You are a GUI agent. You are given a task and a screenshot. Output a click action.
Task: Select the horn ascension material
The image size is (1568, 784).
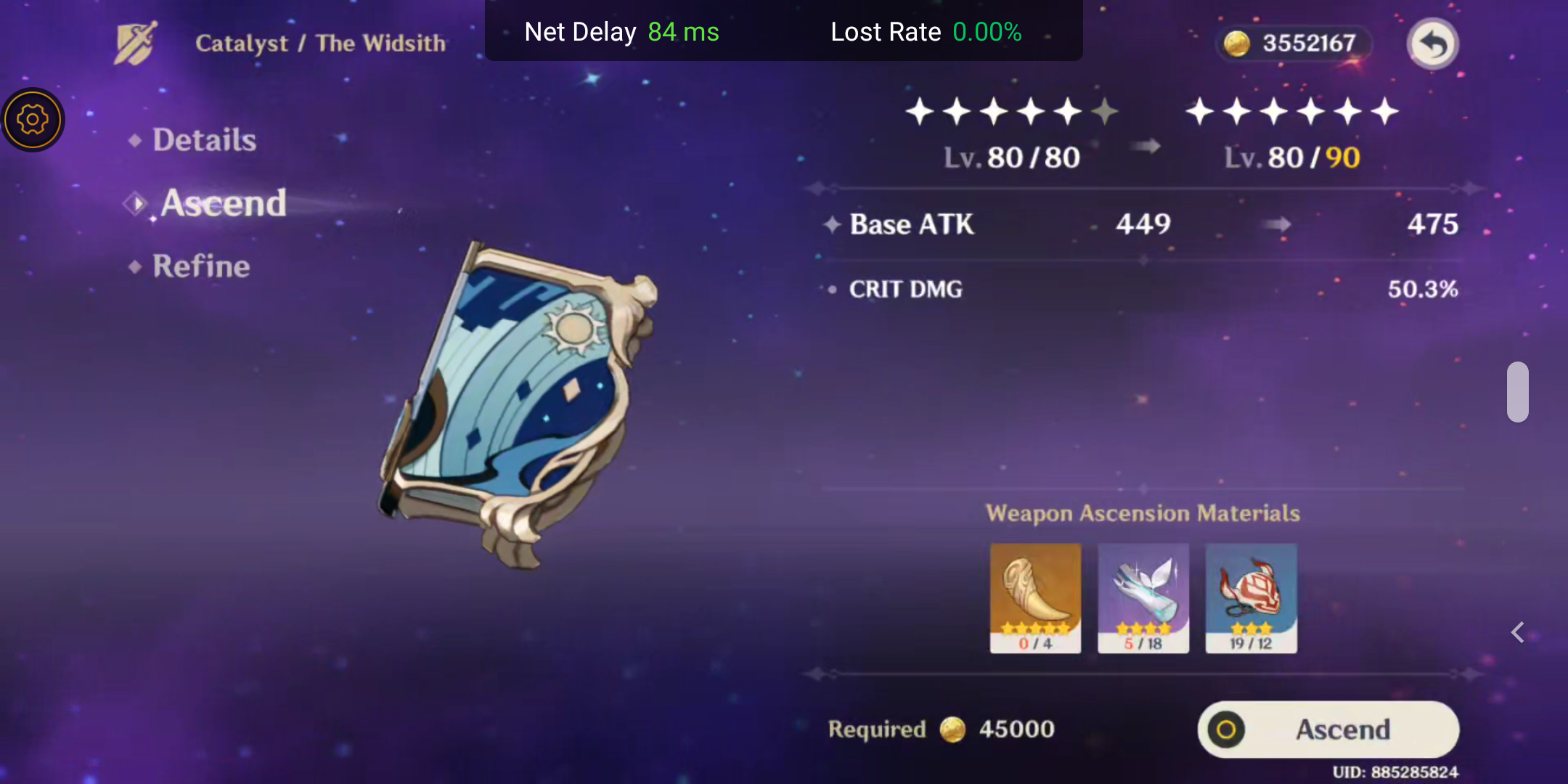click(x=1035, y=595)
